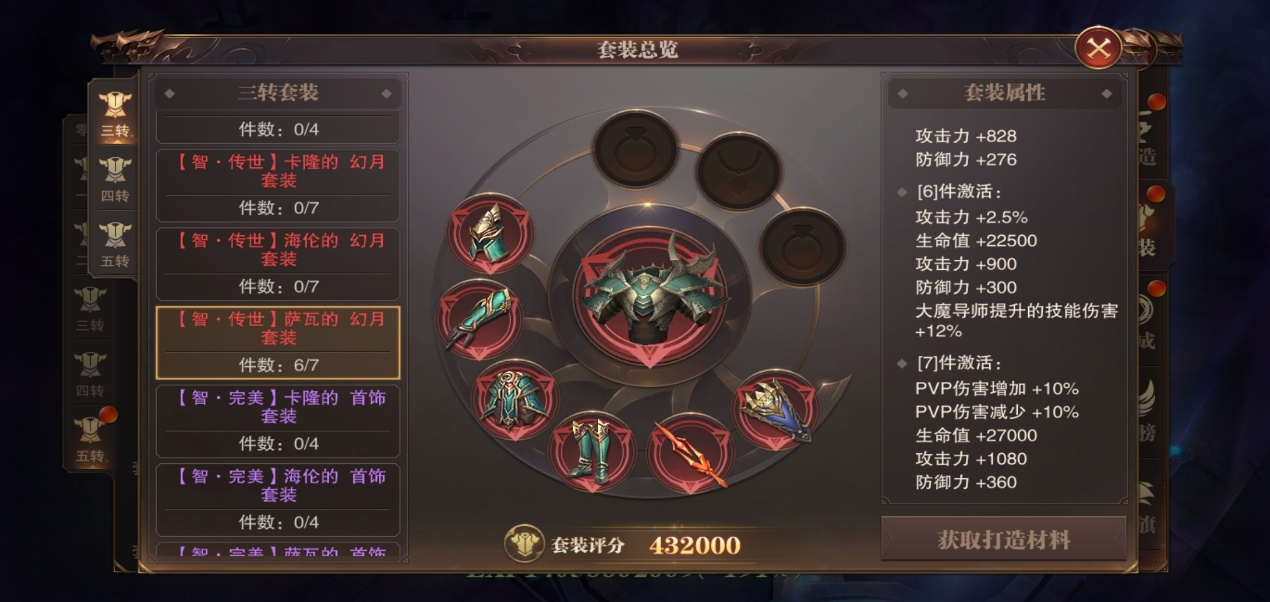
Task: Switch to the 四转 tab
Action: [115, 180]
